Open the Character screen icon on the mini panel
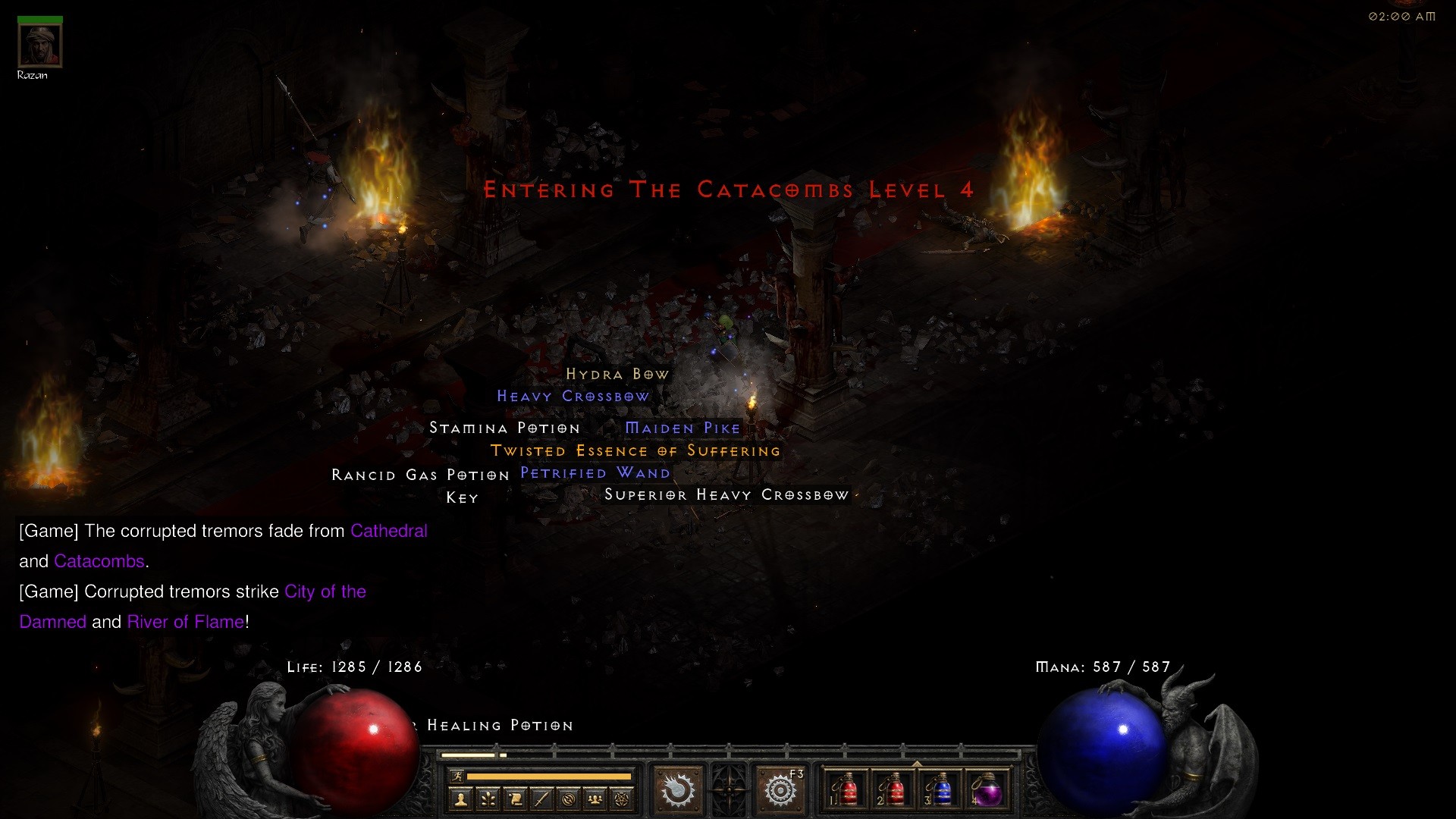The image size is (1456, 819). click(460, 800)
